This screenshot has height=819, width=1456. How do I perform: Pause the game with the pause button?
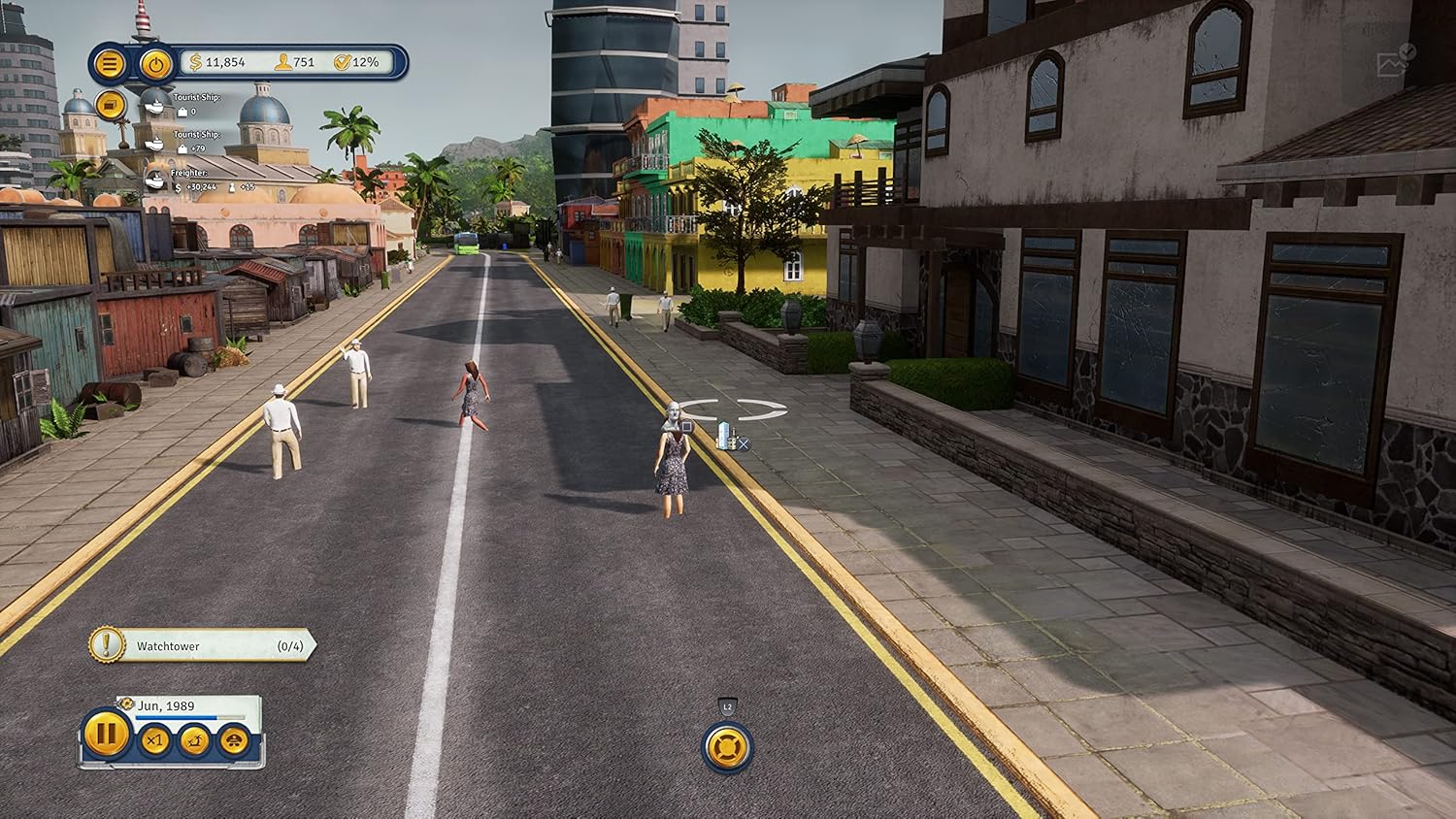(x=106, y=734)
